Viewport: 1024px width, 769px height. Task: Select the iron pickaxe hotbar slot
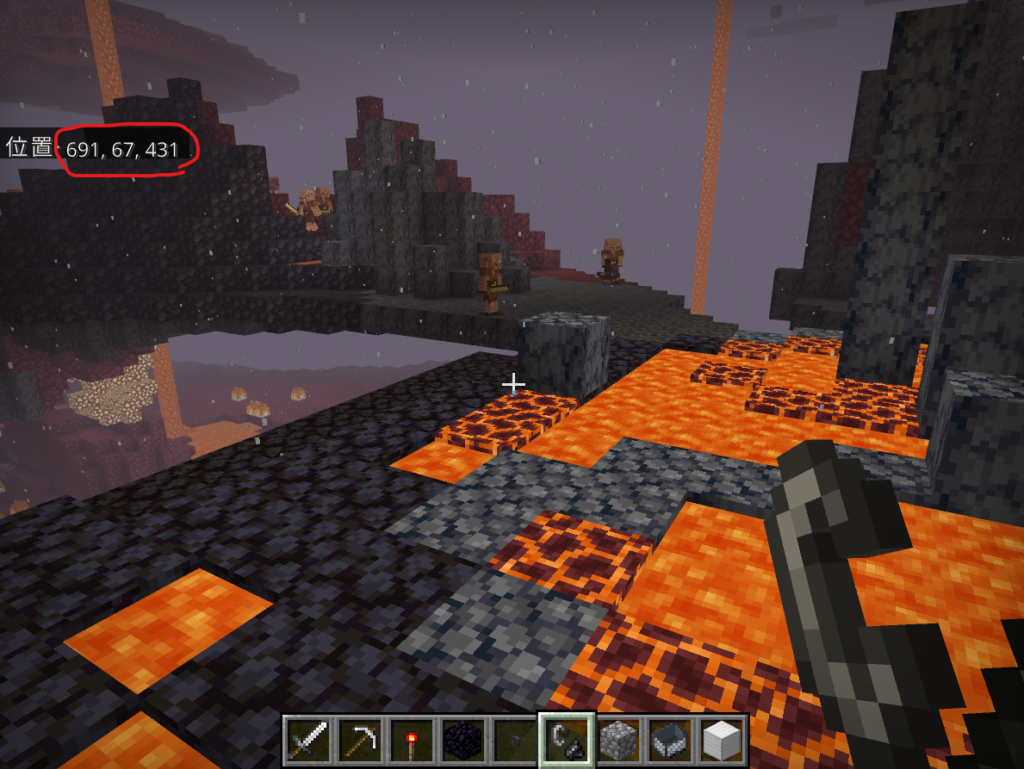click(360, 741)
